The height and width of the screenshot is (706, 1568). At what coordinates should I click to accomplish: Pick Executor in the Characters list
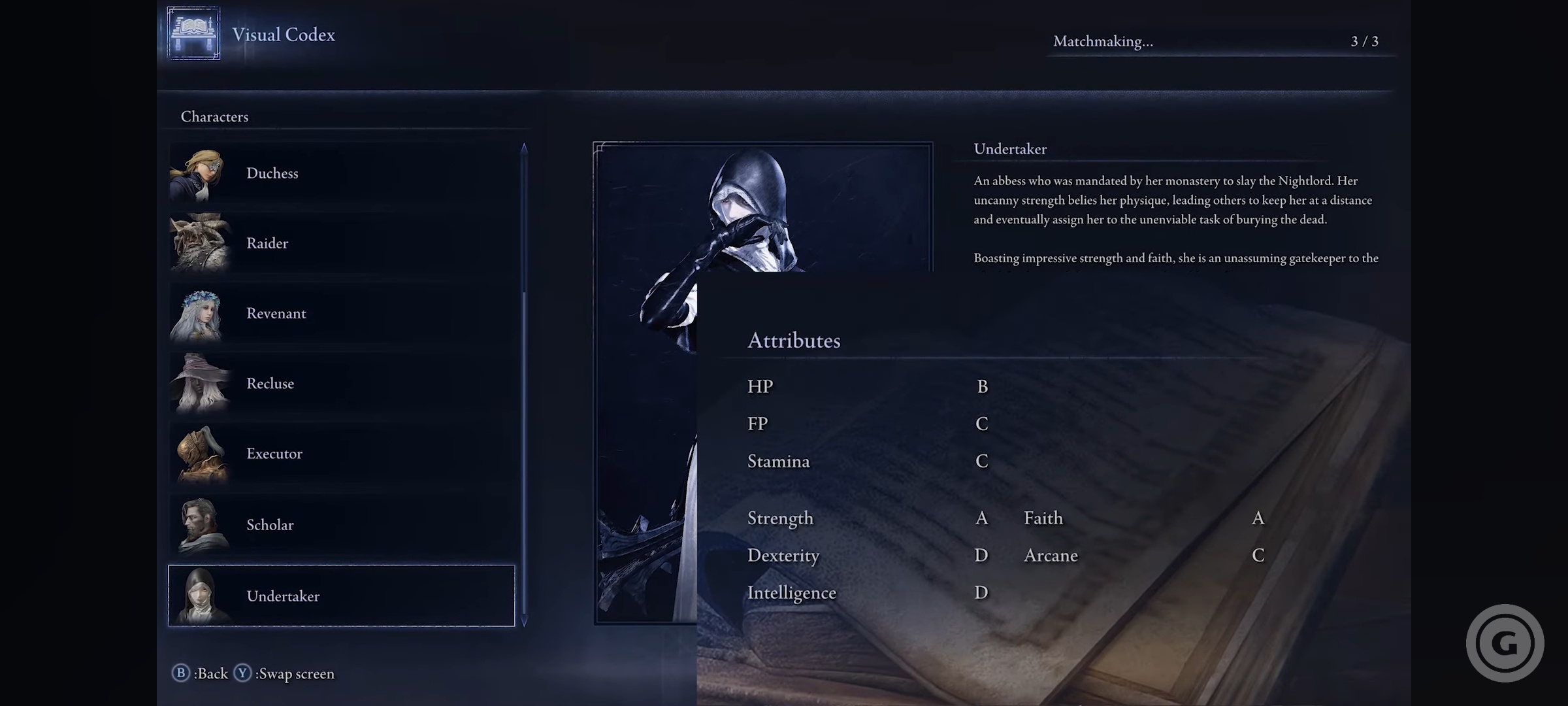point(341,454)
